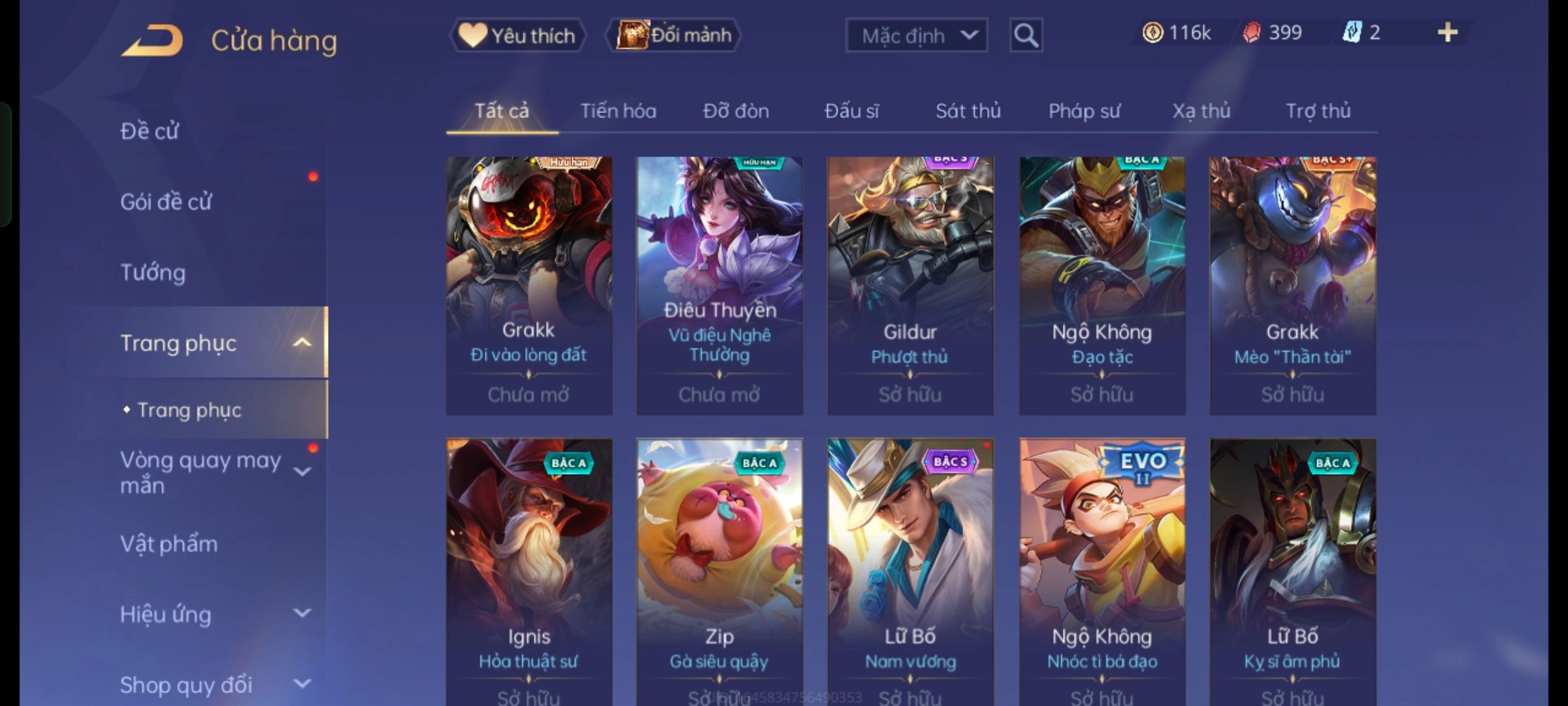Click the magnifying glass search button
The height and width of the screenshot is (706, 1568).
pyautogui.click(x=1026, y=35)
